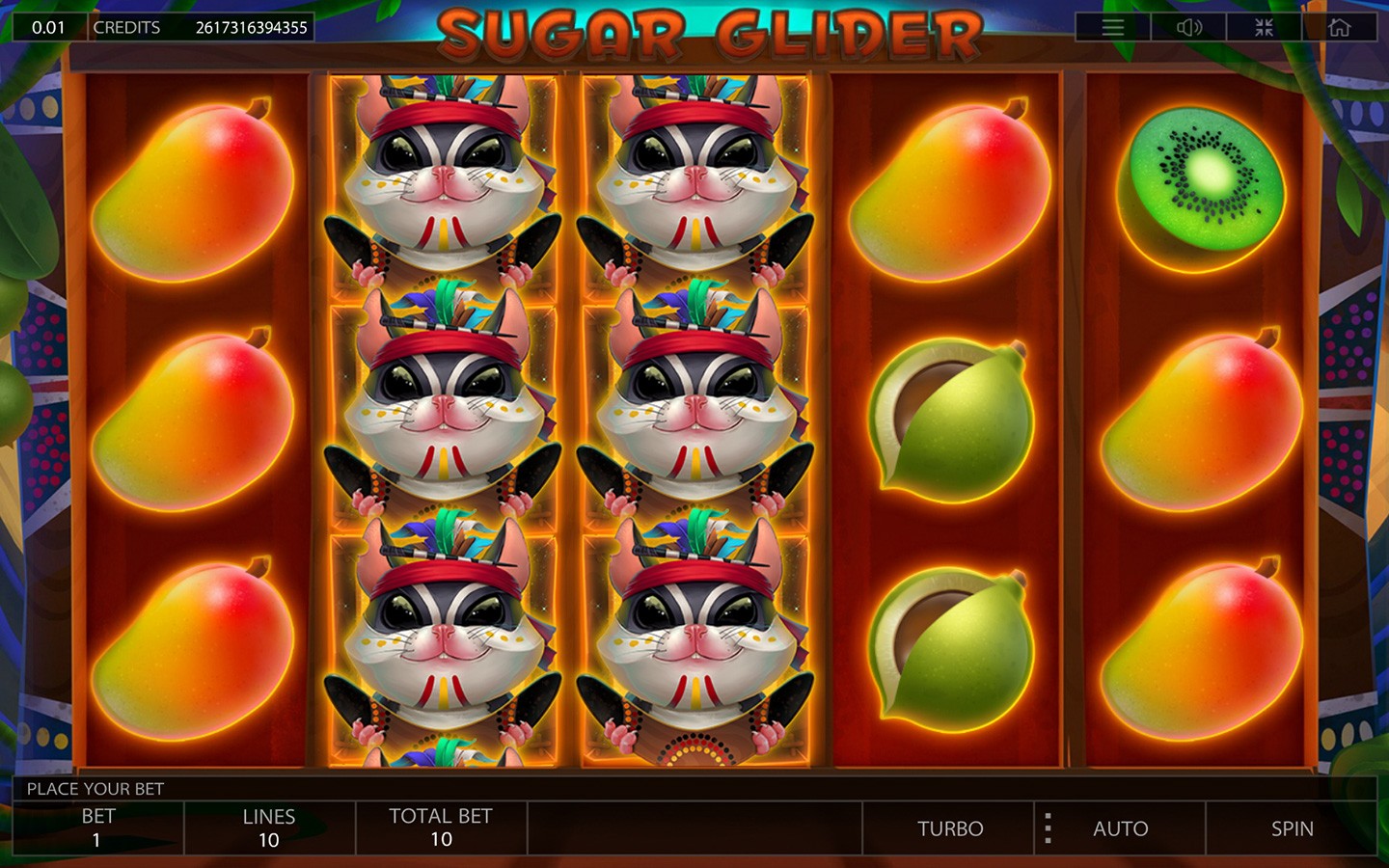The height and width of the screenshot is (868, 1389).
Task: Spin the reels with the SPIN button
Action: [1292, 828]
